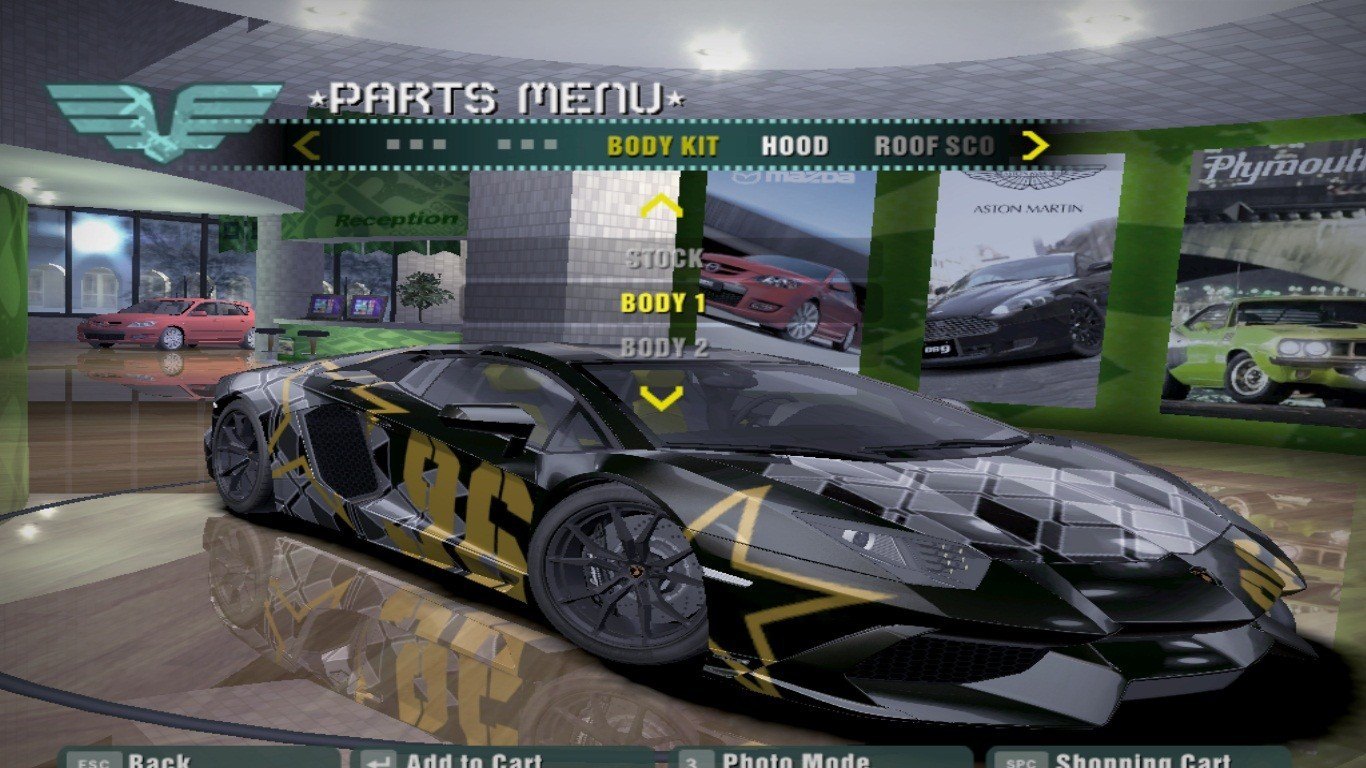1366x768 pixels.
Task: Open the Roof Scoop category
Action: pos(934,146)
